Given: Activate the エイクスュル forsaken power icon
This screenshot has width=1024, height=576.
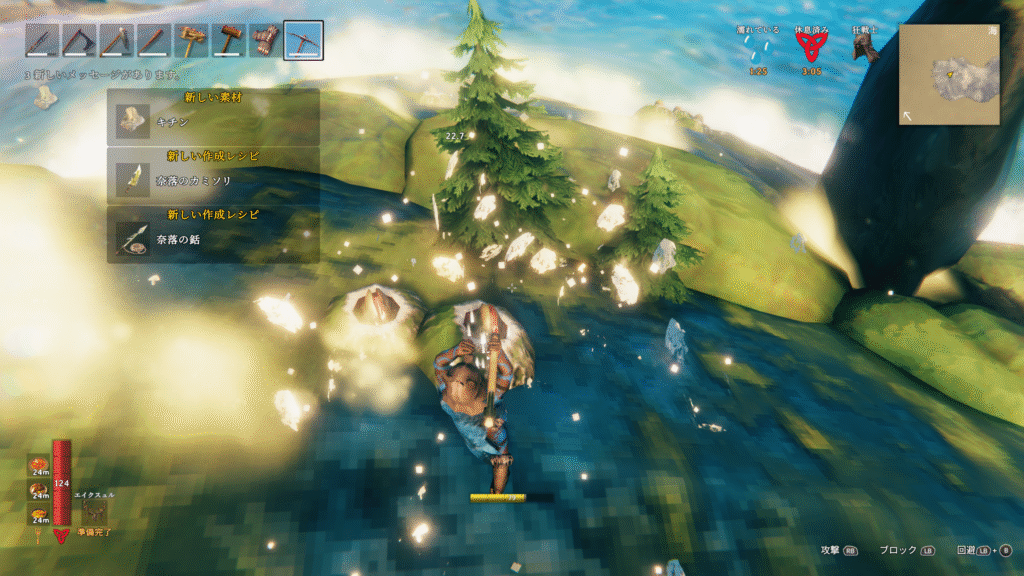Looking at the screenshot, I should tap(96, 511).
